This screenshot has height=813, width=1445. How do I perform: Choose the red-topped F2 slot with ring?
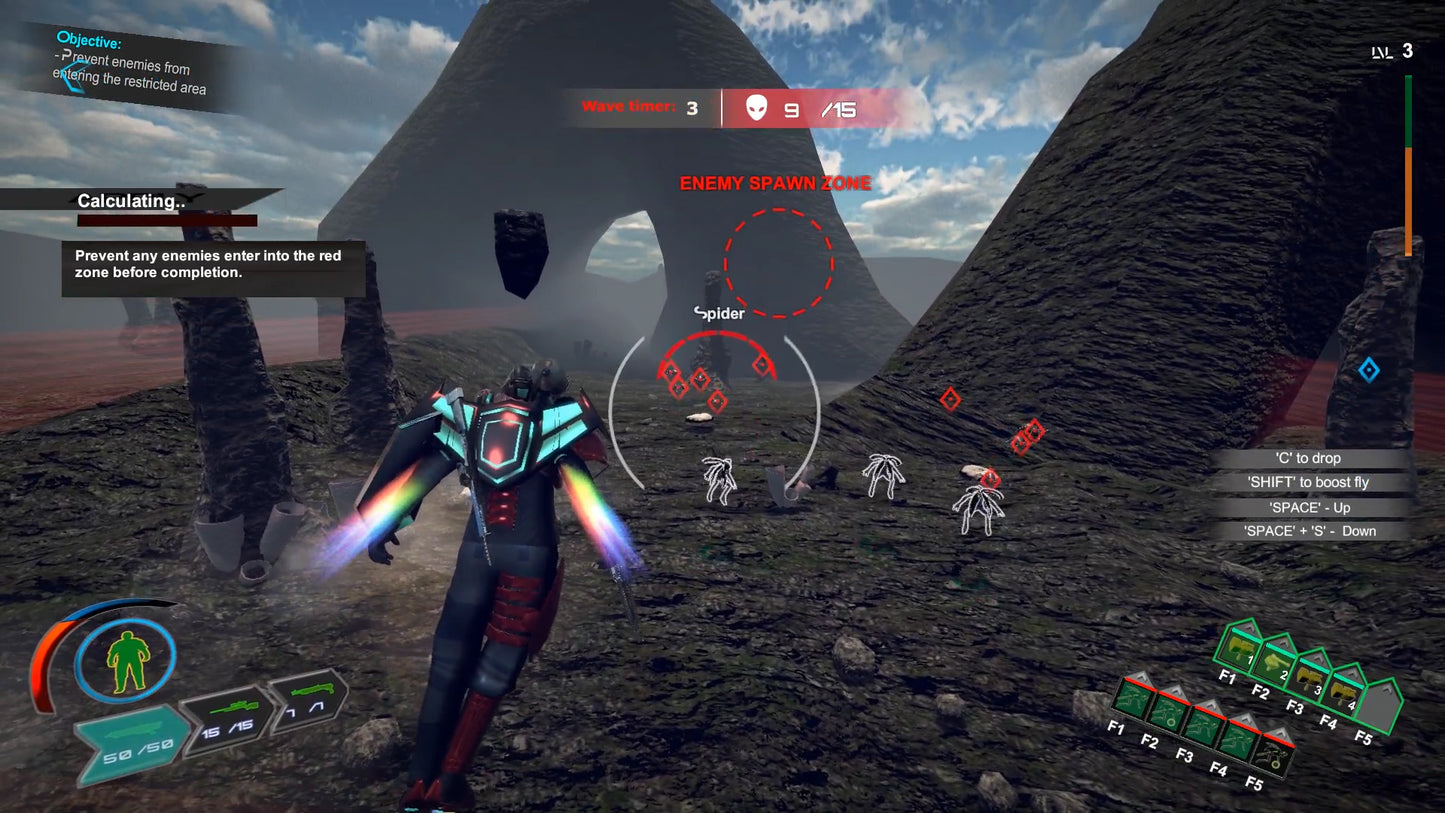coord(1168,710)
